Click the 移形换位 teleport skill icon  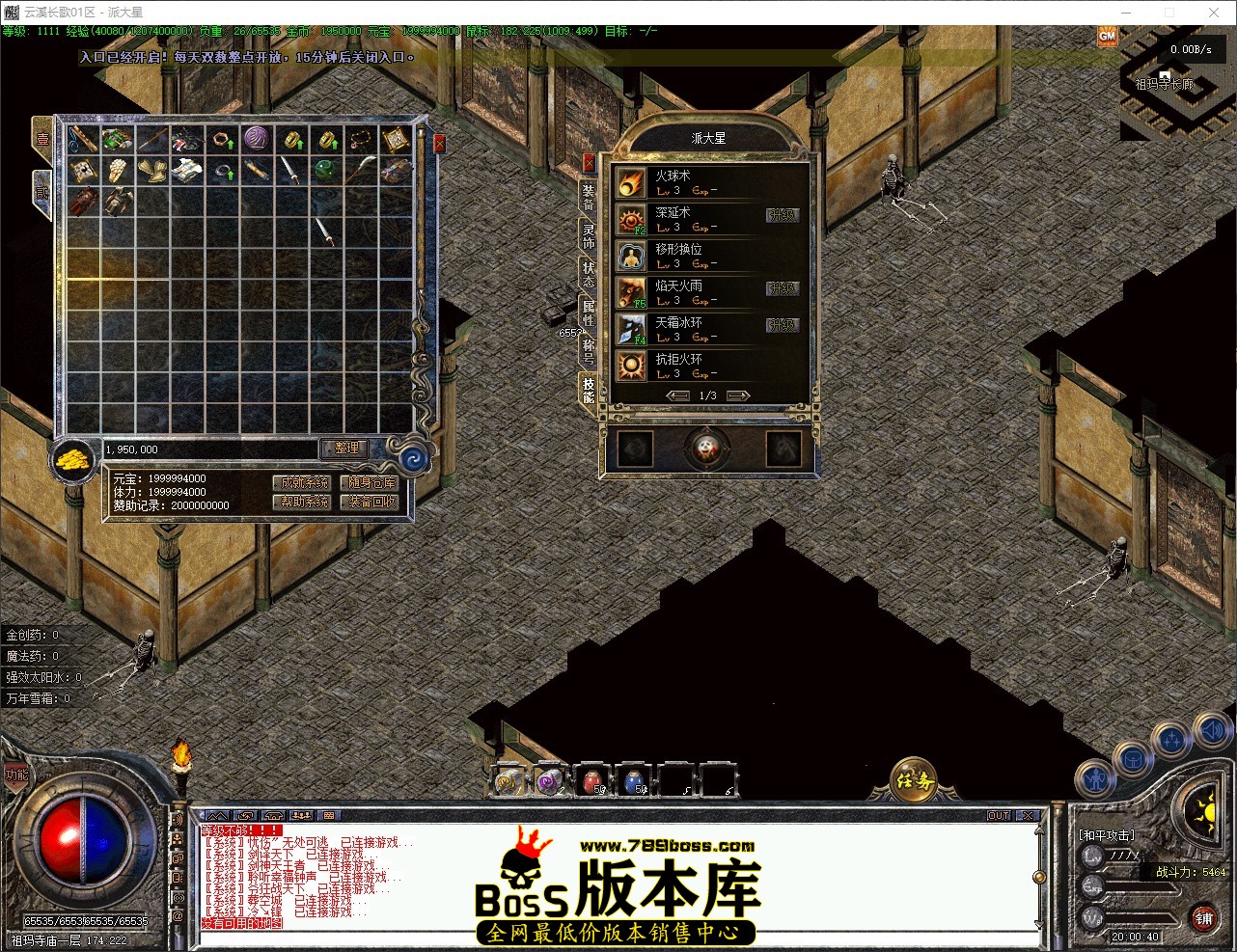pos(631,255)
